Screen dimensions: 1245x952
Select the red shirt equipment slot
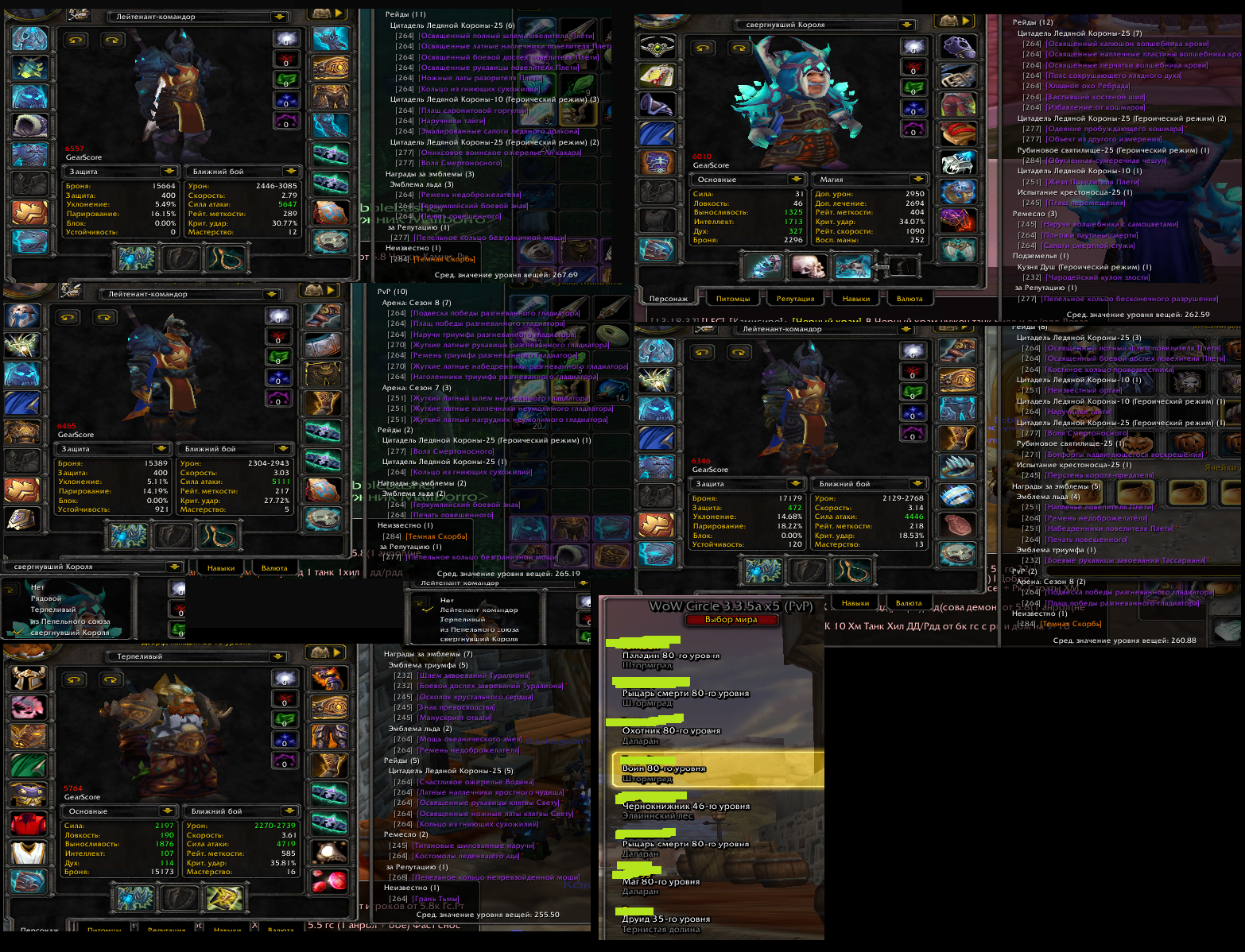coord(29,825)
